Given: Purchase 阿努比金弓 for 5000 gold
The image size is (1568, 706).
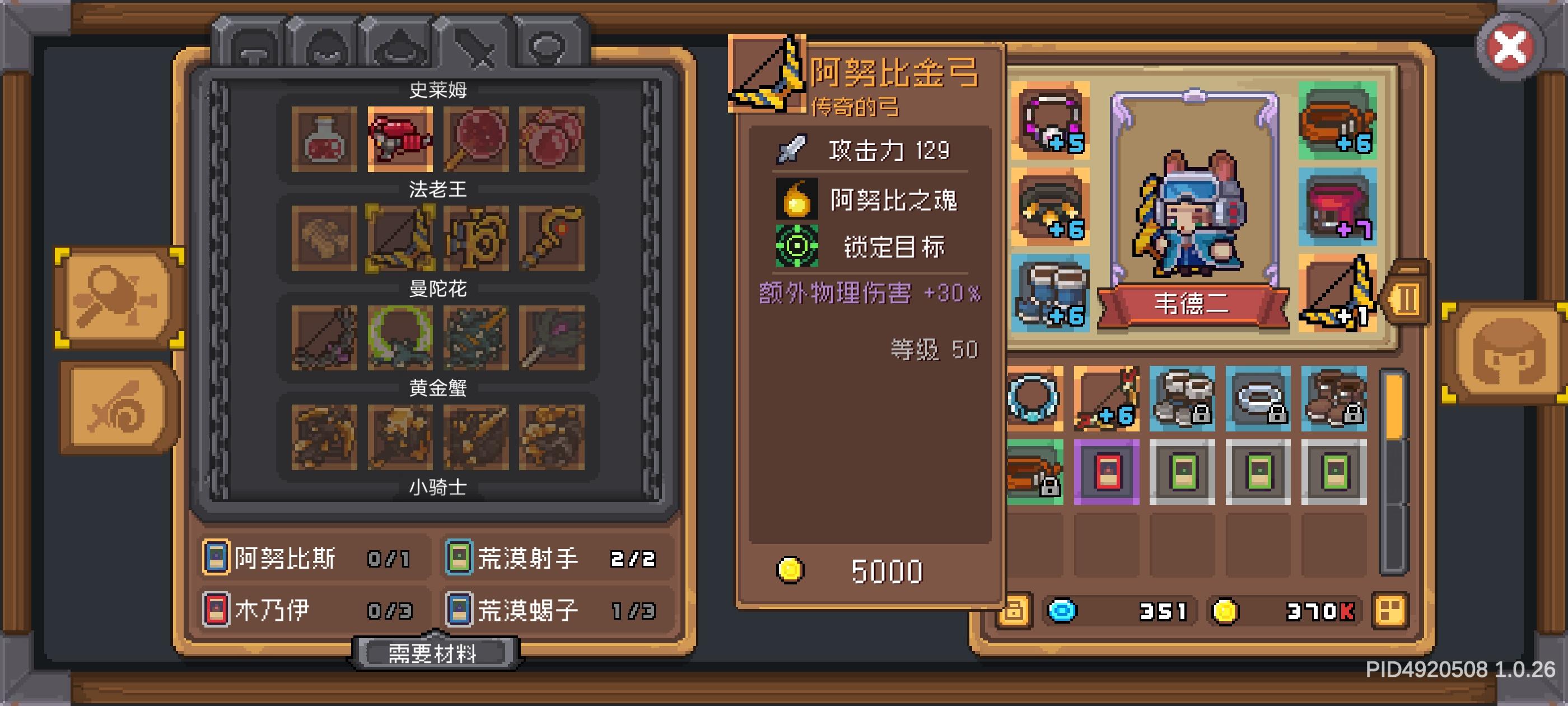Looking at the screenshot, I should point(864,569).
